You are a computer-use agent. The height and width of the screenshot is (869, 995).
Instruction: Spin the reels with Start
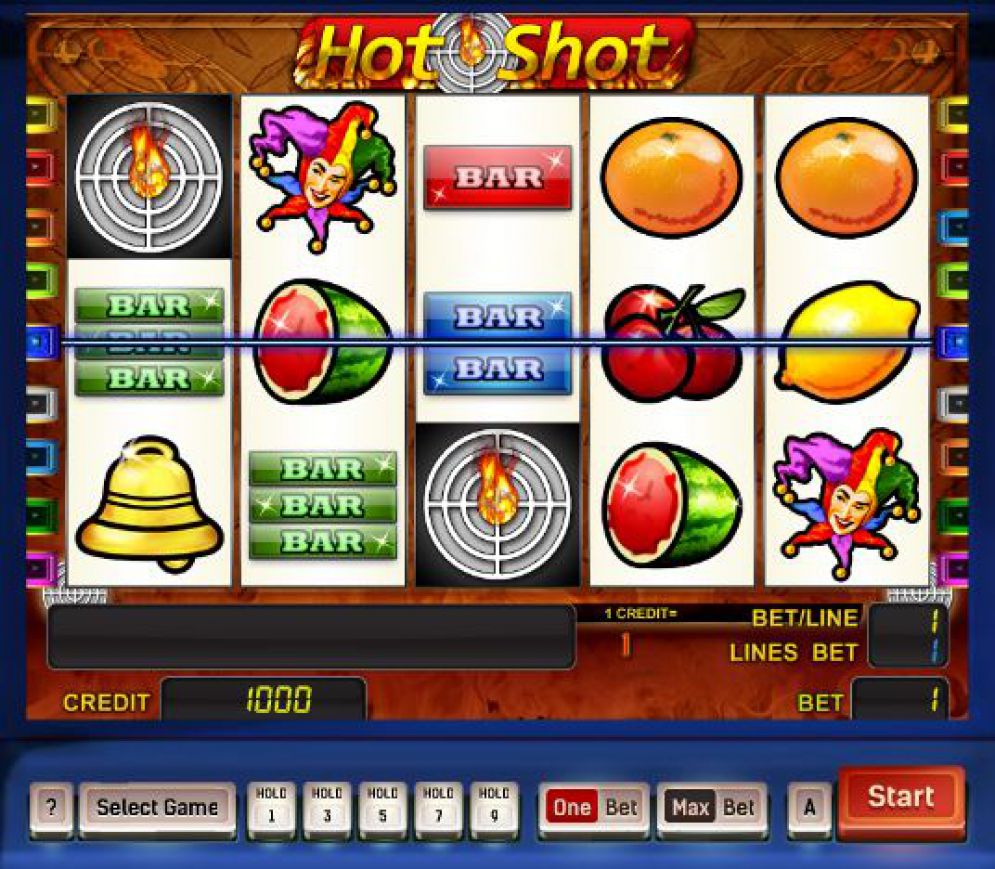tap(900, 798)
